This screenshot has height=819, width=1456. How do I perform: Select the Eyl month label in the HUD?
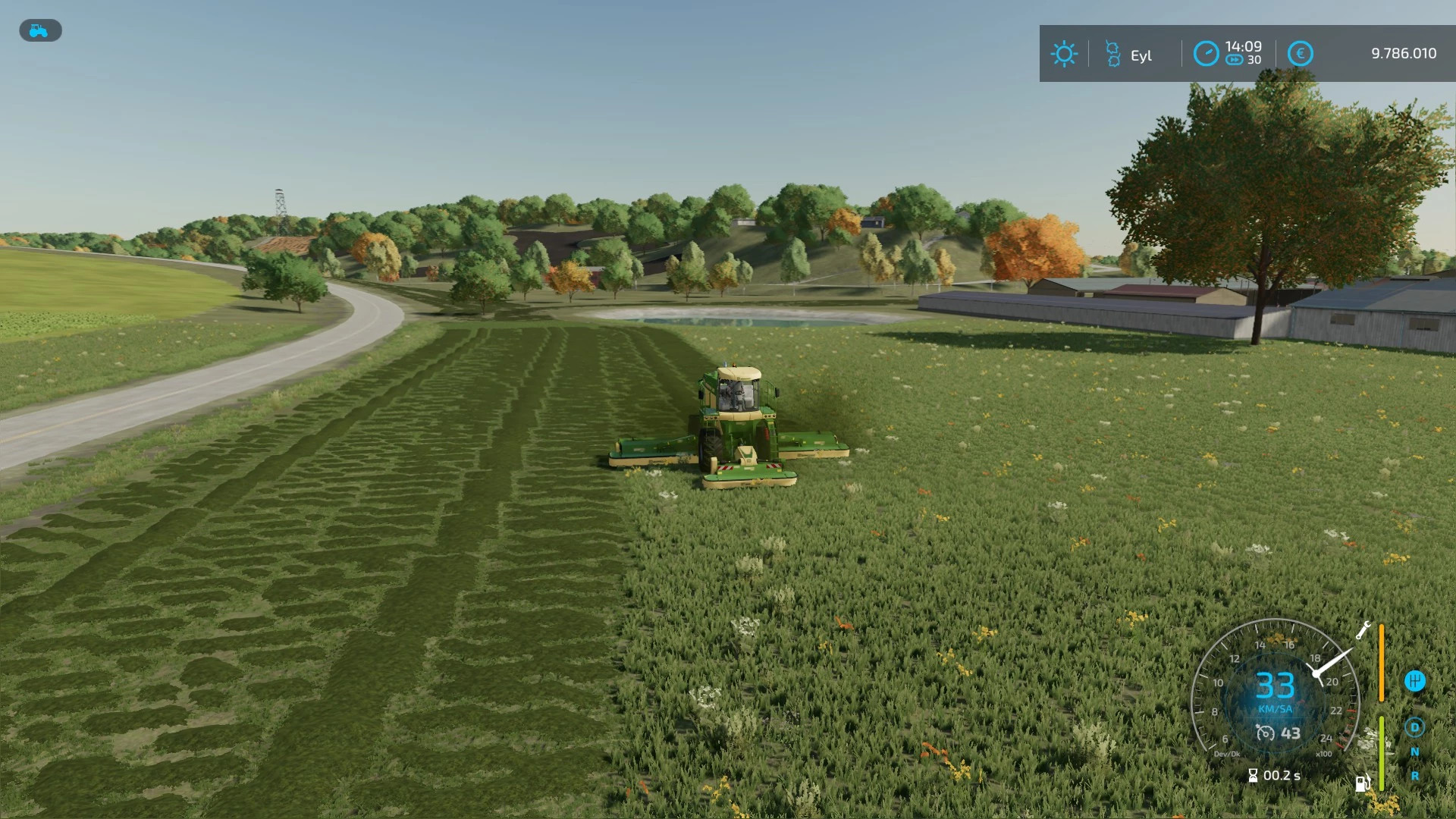[1141, 55]
